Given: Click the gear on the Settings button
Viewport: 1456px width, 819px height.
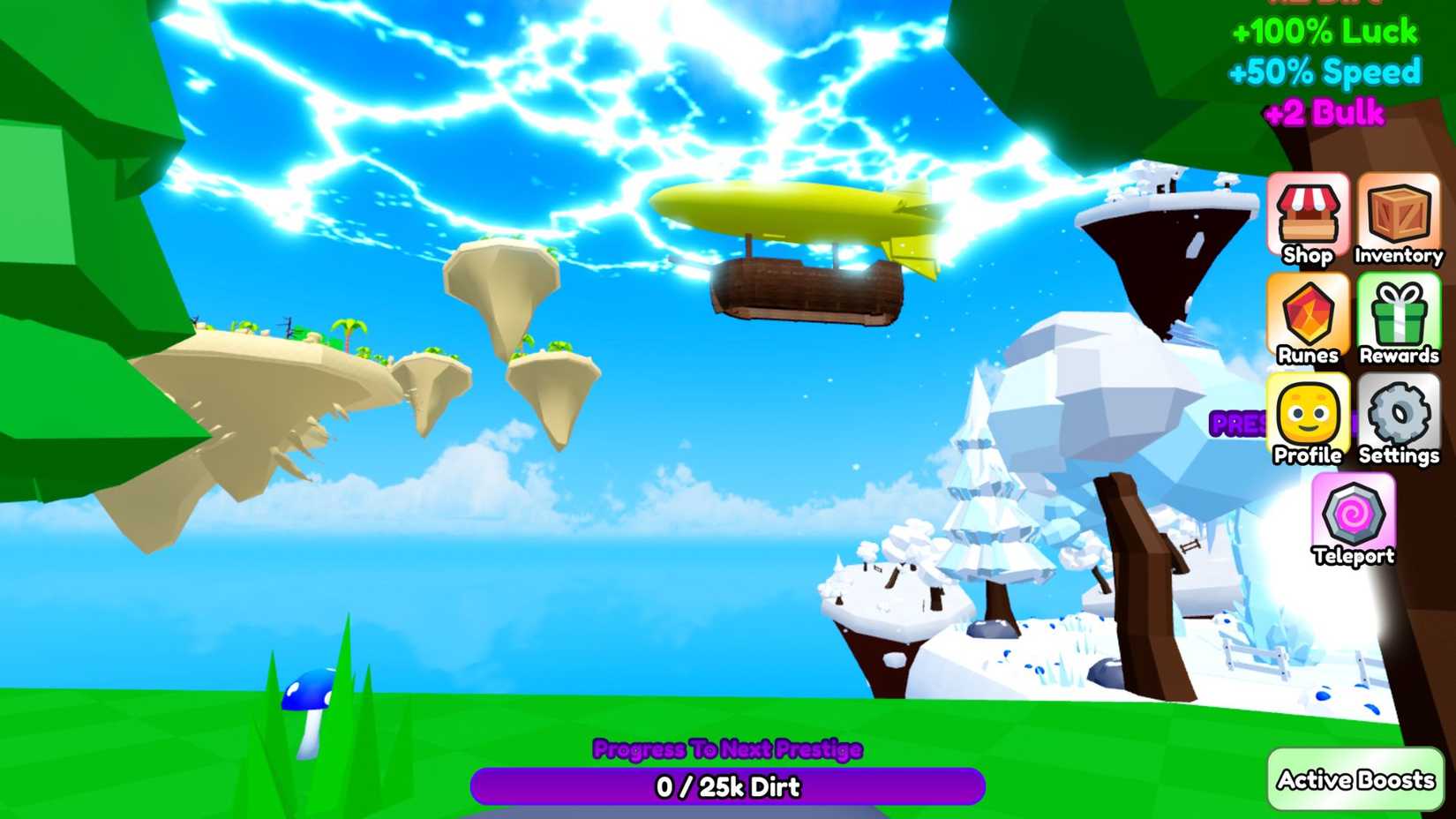Looking at the screenshot, I should coord(1399,413).
